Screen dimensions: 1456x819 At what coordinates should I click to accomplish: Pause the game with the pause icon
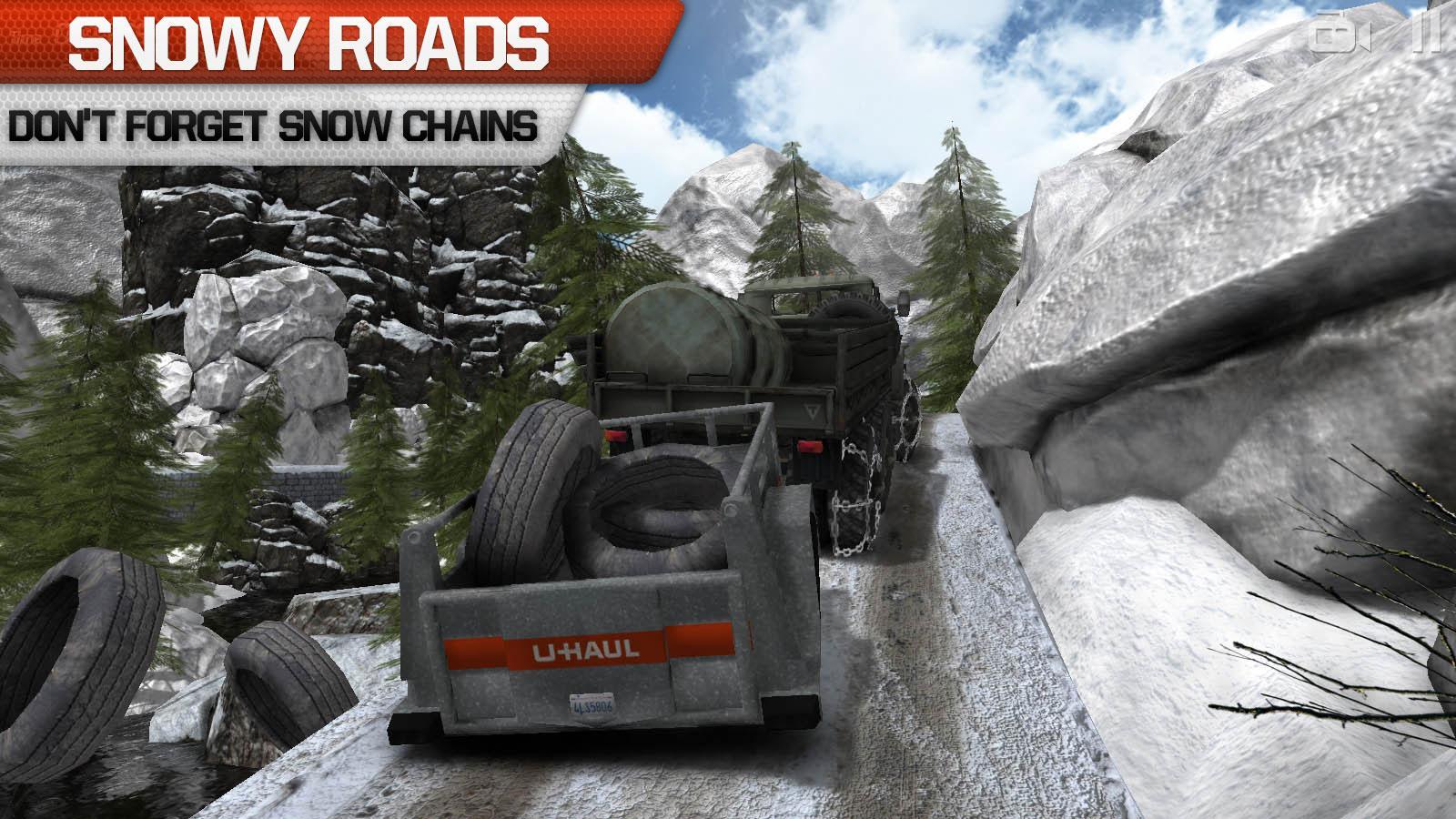pyautogui.click(x=1427, y=32)
